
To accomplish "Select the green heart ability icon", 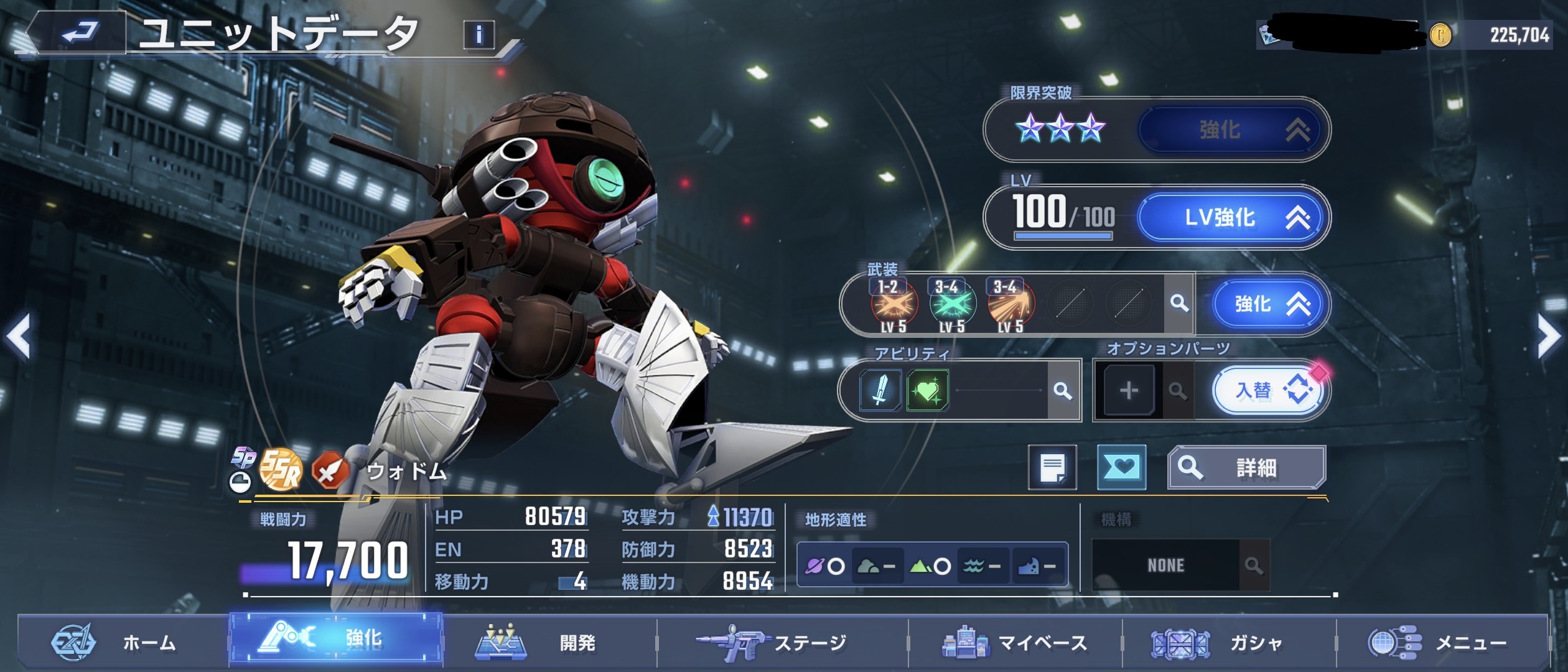I will click(x=928, y=391).
